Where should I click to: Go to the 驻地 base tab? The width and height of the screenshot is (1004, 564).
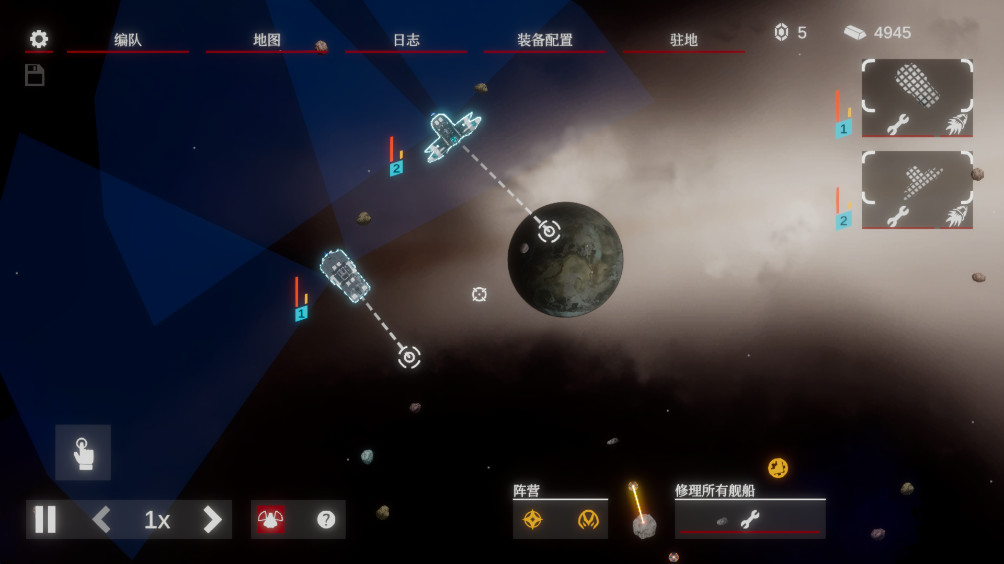[683, 40]
